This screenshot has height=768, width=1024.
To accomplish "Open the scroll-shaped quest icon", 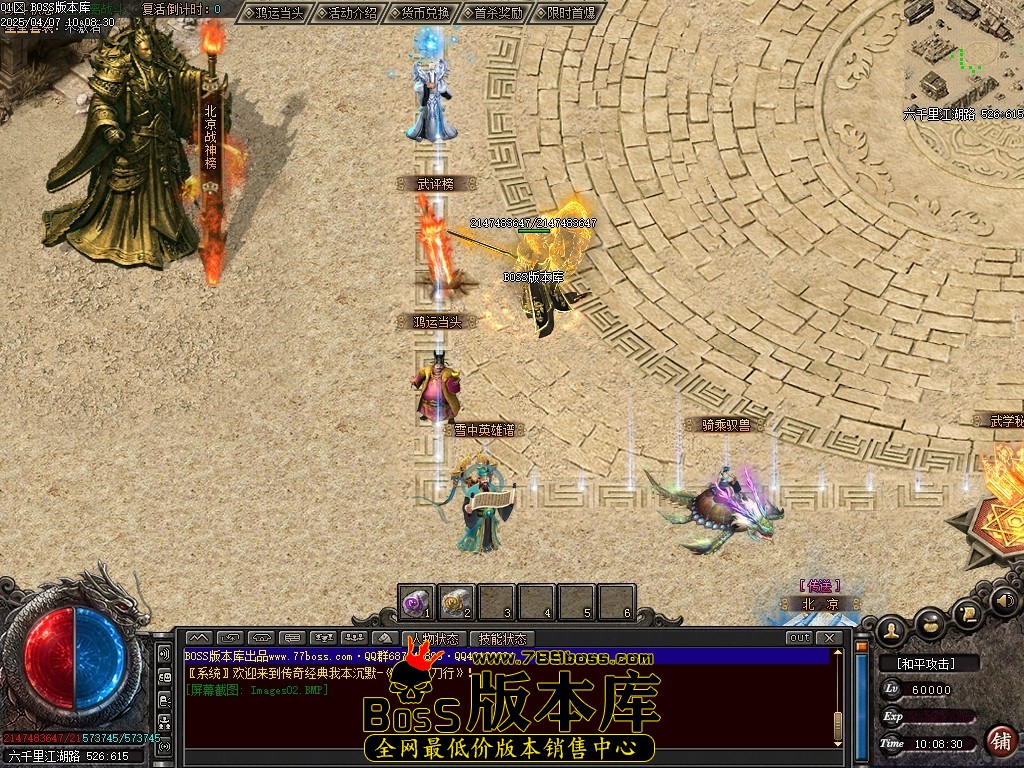I will (x=968, y=611).
